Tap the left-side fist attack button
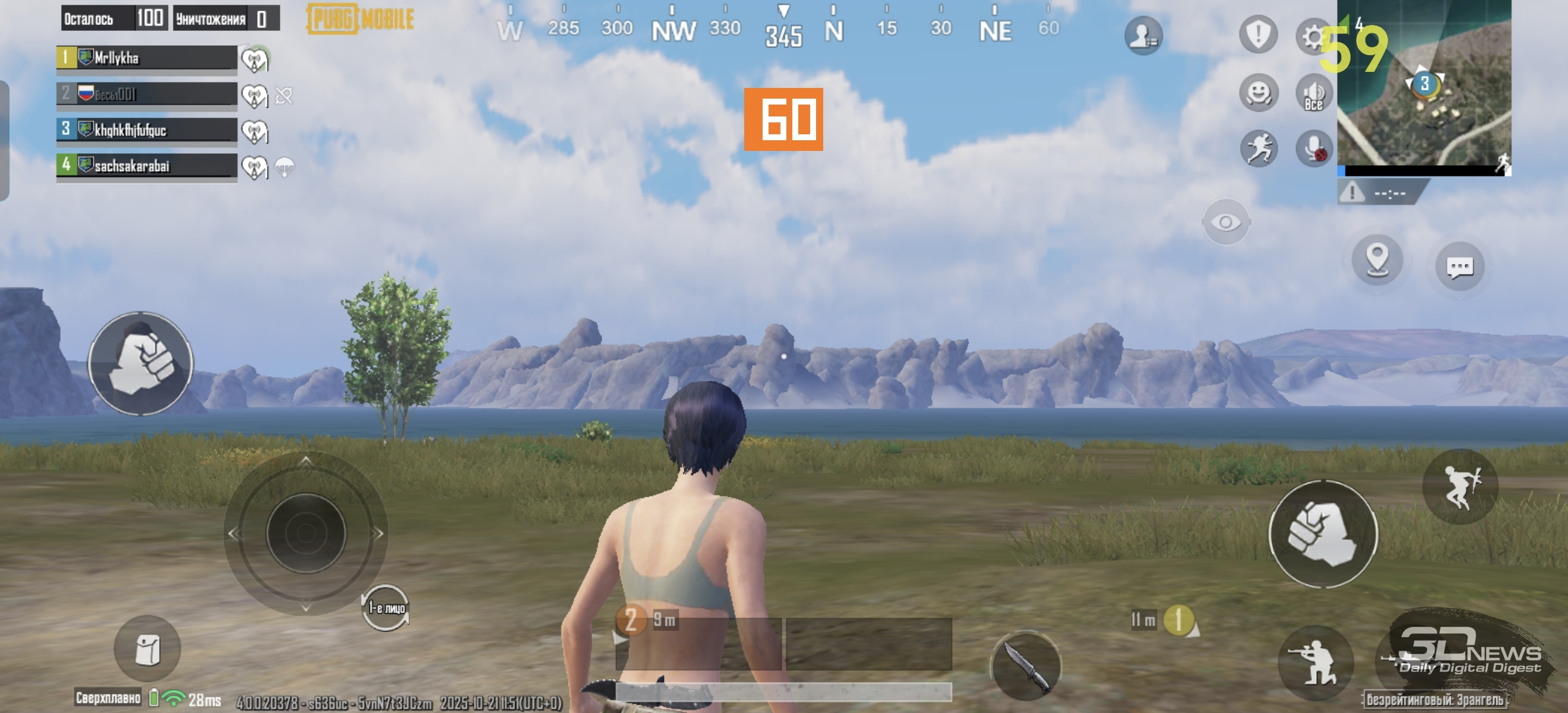This screenshot has width=1568, height=713. click(141, 364)
